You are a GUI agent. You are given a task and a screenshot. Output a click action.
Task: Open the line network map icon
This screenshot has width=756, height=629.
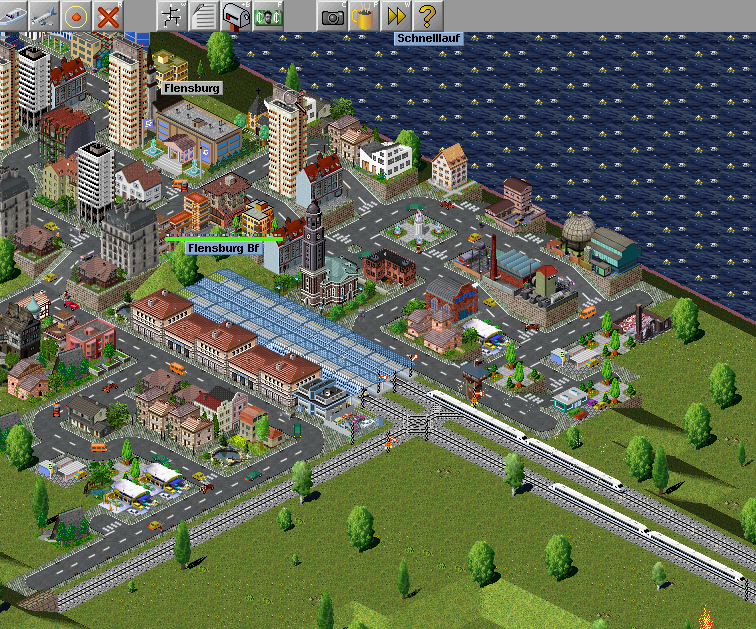(x=172, y=15)
